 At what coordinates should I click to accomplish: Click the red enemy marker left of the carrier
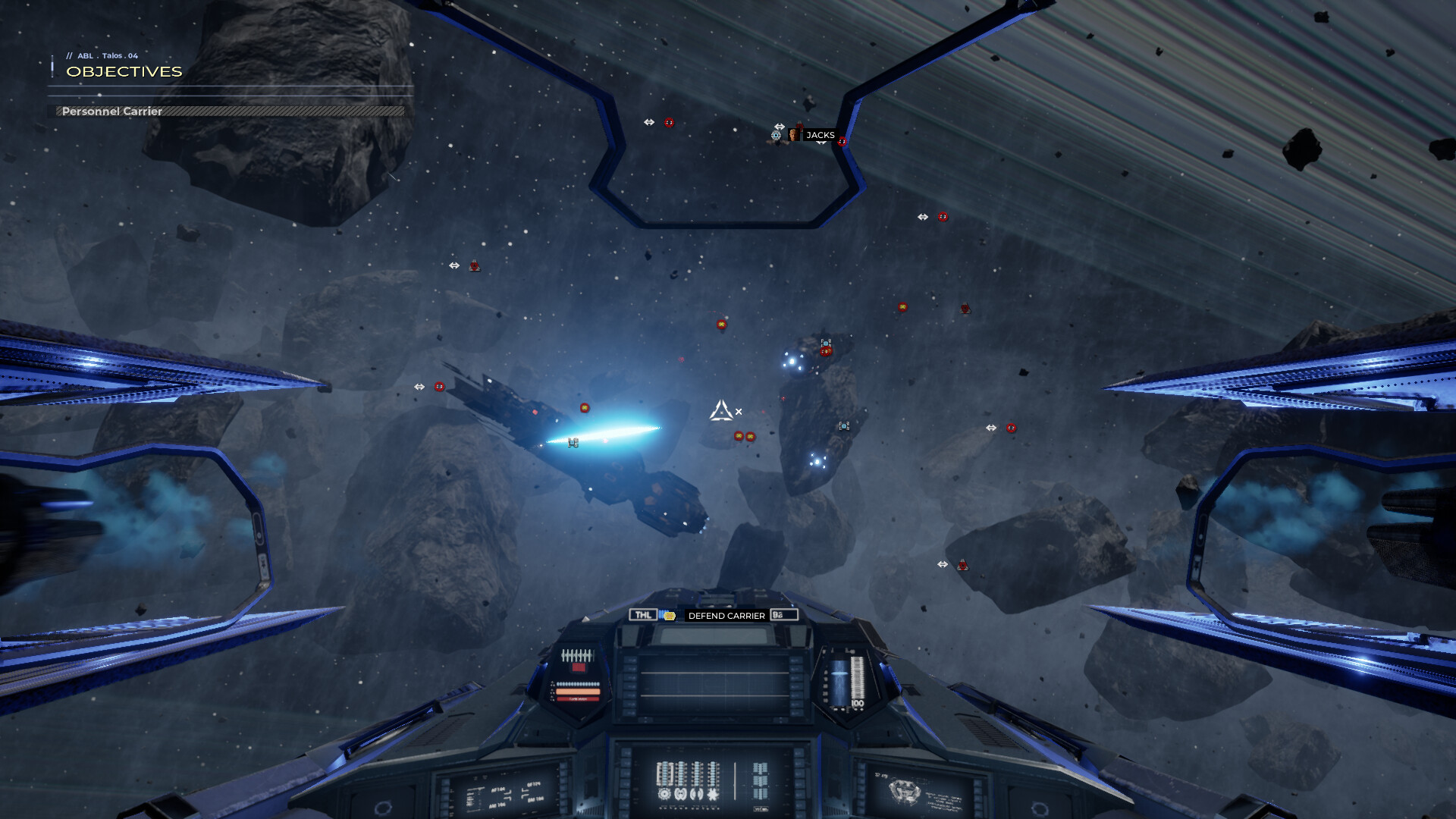pos(438,387)
